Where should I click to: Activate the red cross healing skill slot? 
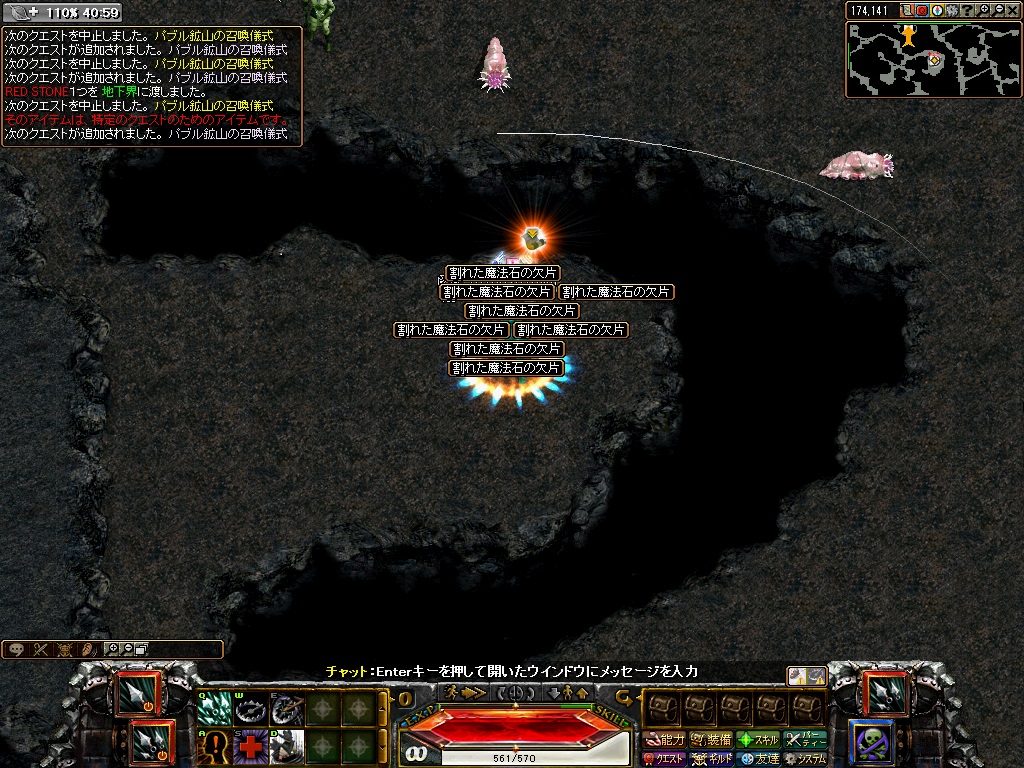click(x=249, y=746)
